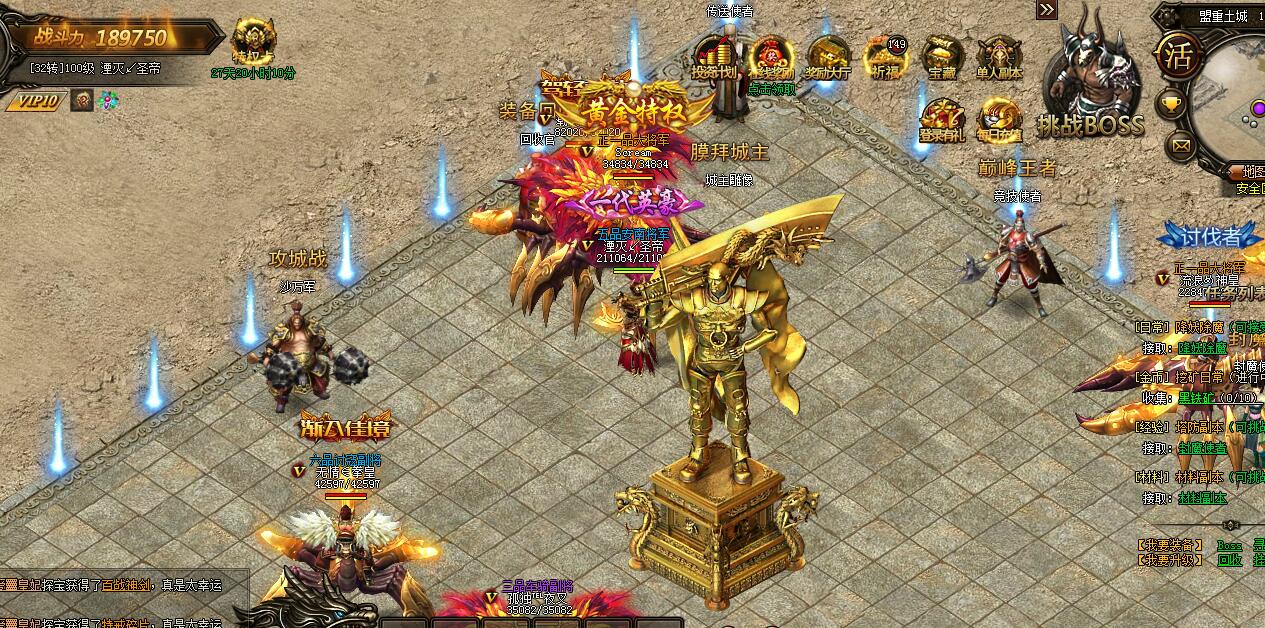Open the 投资计划 investment plan icon
This screenshot has width=1265, height=628.
click(x=714, y=56)
